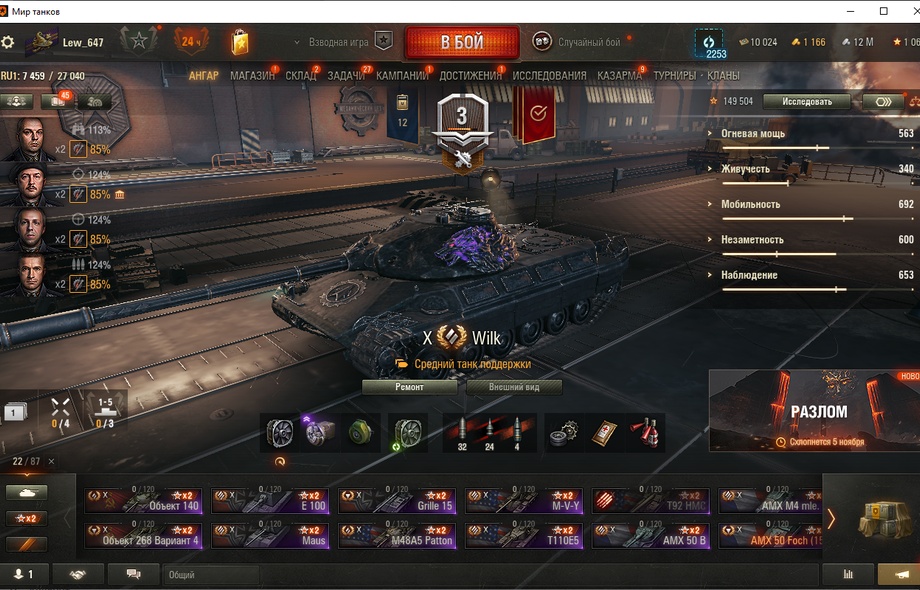Switch to the МАГАЗИН tab

(252, 76)
